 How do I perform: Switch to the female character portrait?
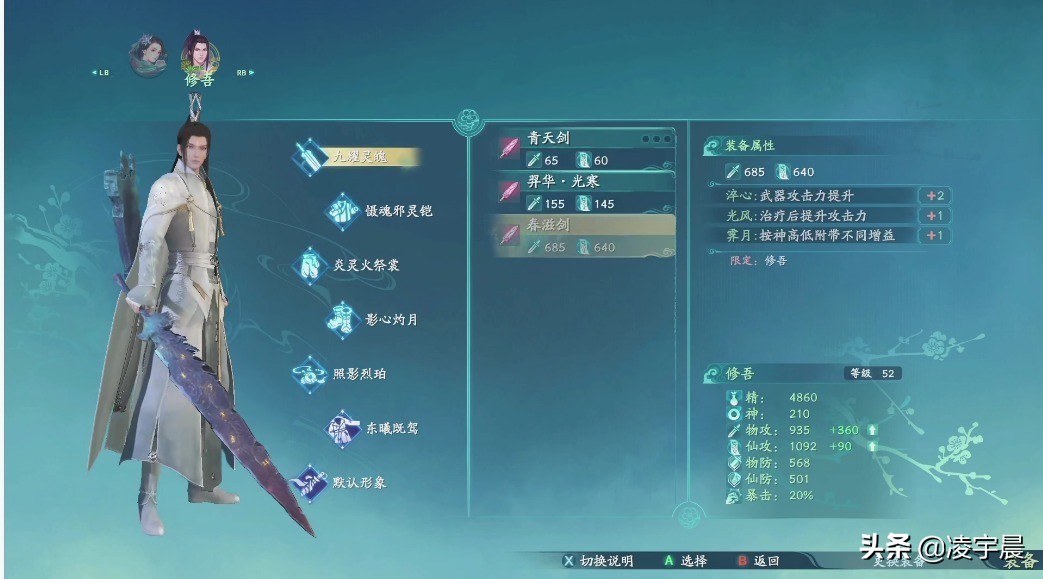click(x=148, y=55)
